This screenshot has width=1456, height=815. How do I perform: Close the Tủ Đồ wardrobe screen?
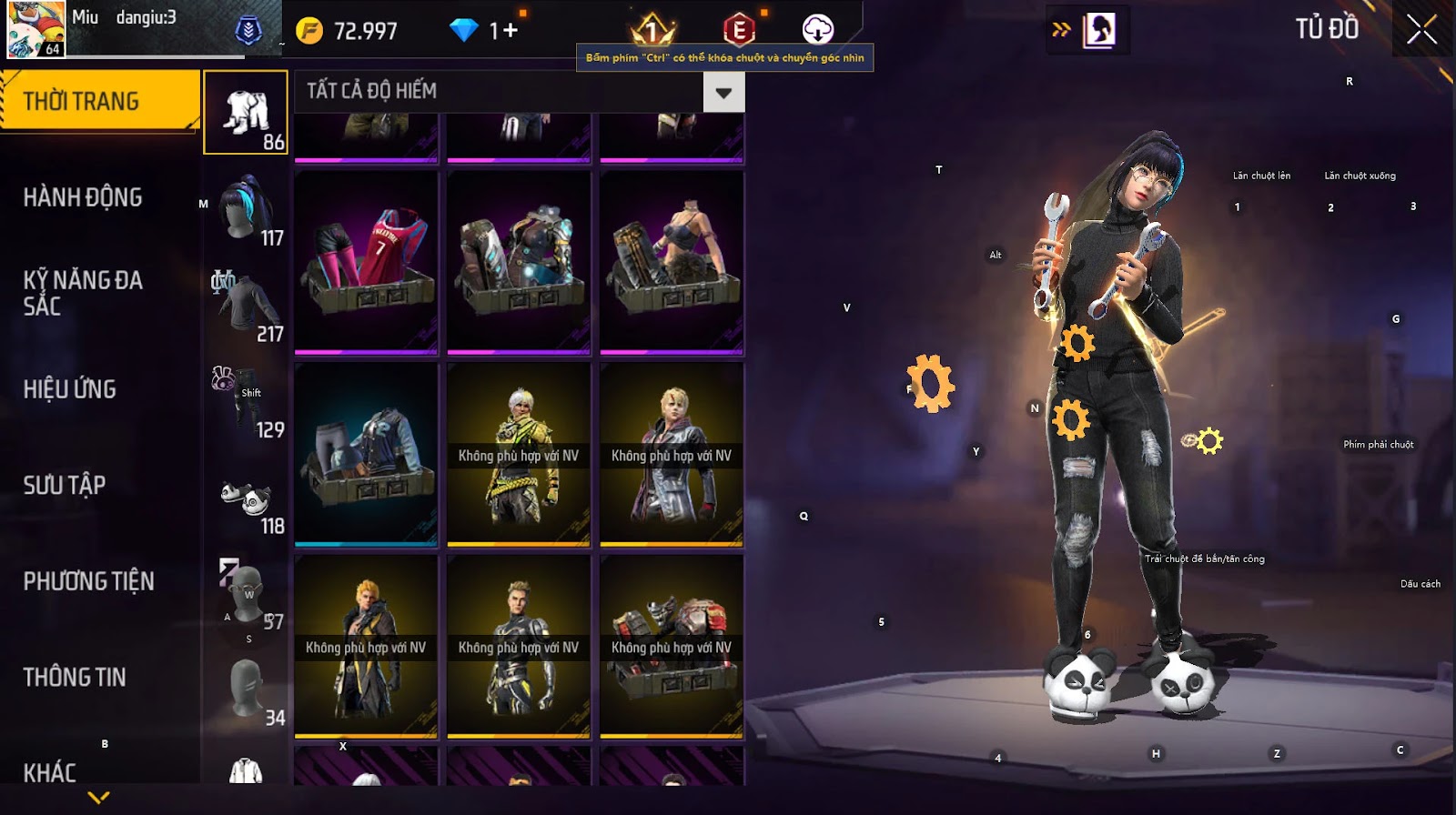(1421, 30)
